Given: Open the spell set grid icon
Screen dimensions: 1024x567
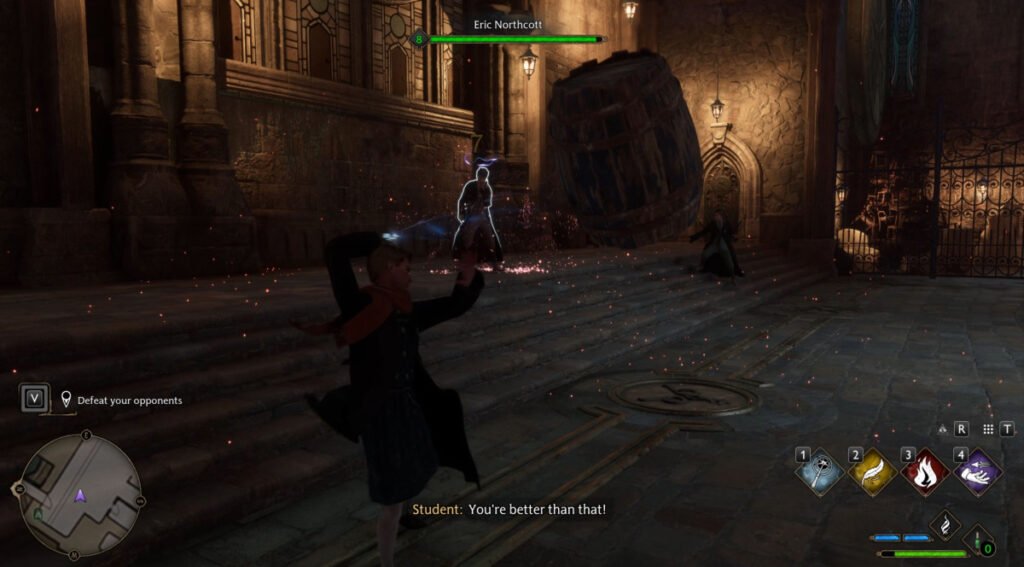Looking at the screenshot, I should tap(988, 428).
